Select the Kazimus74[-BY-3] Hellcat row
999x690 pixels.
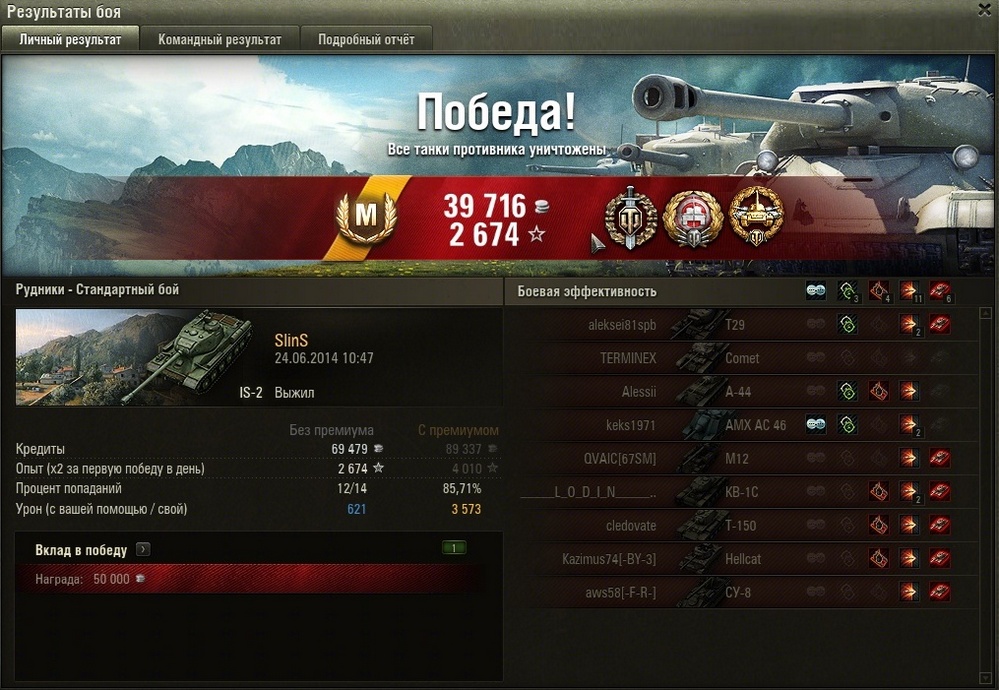coord(740,559)
